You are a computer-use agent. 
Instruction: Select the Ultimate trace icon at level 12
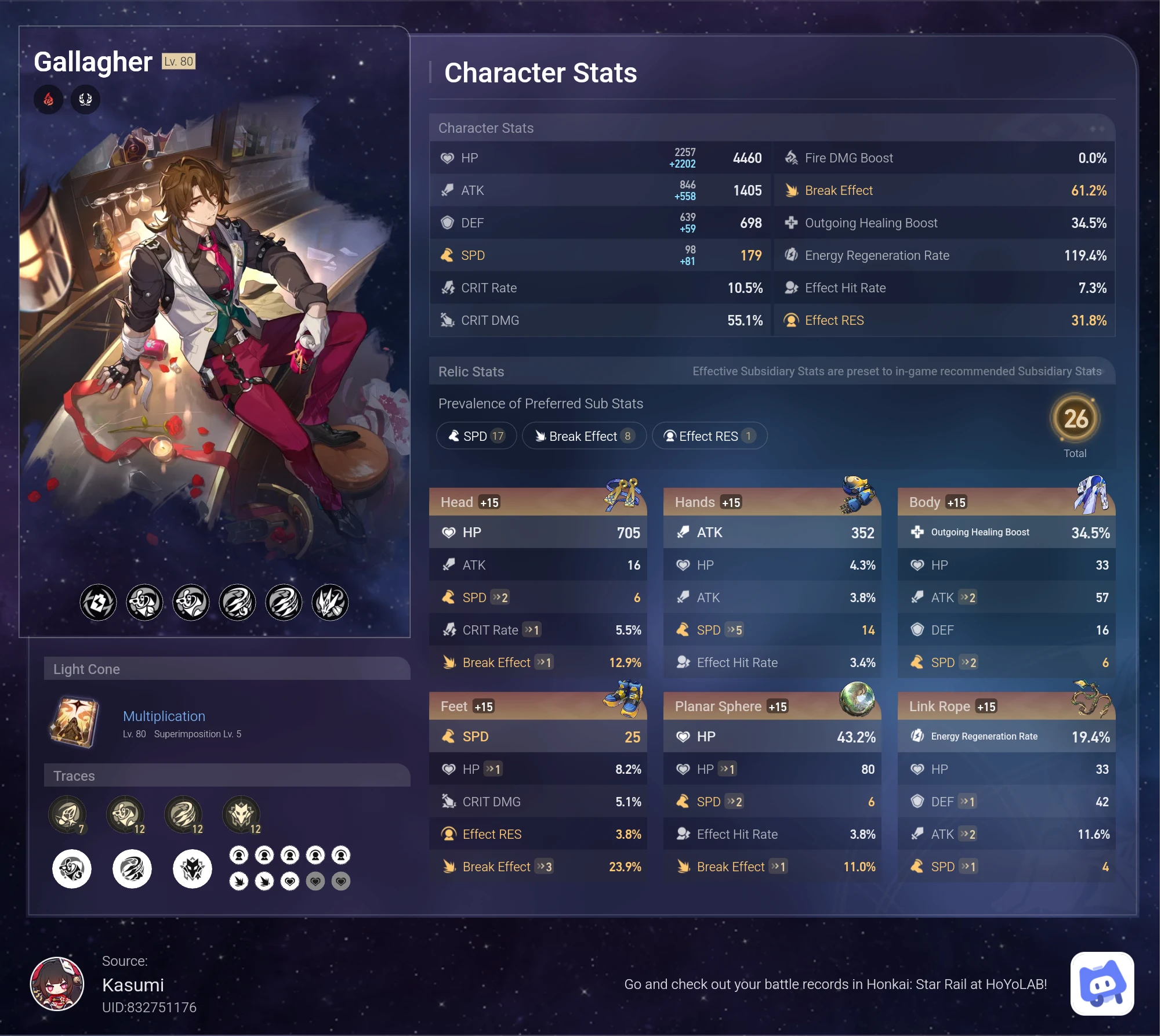click(x=184, y=814)
